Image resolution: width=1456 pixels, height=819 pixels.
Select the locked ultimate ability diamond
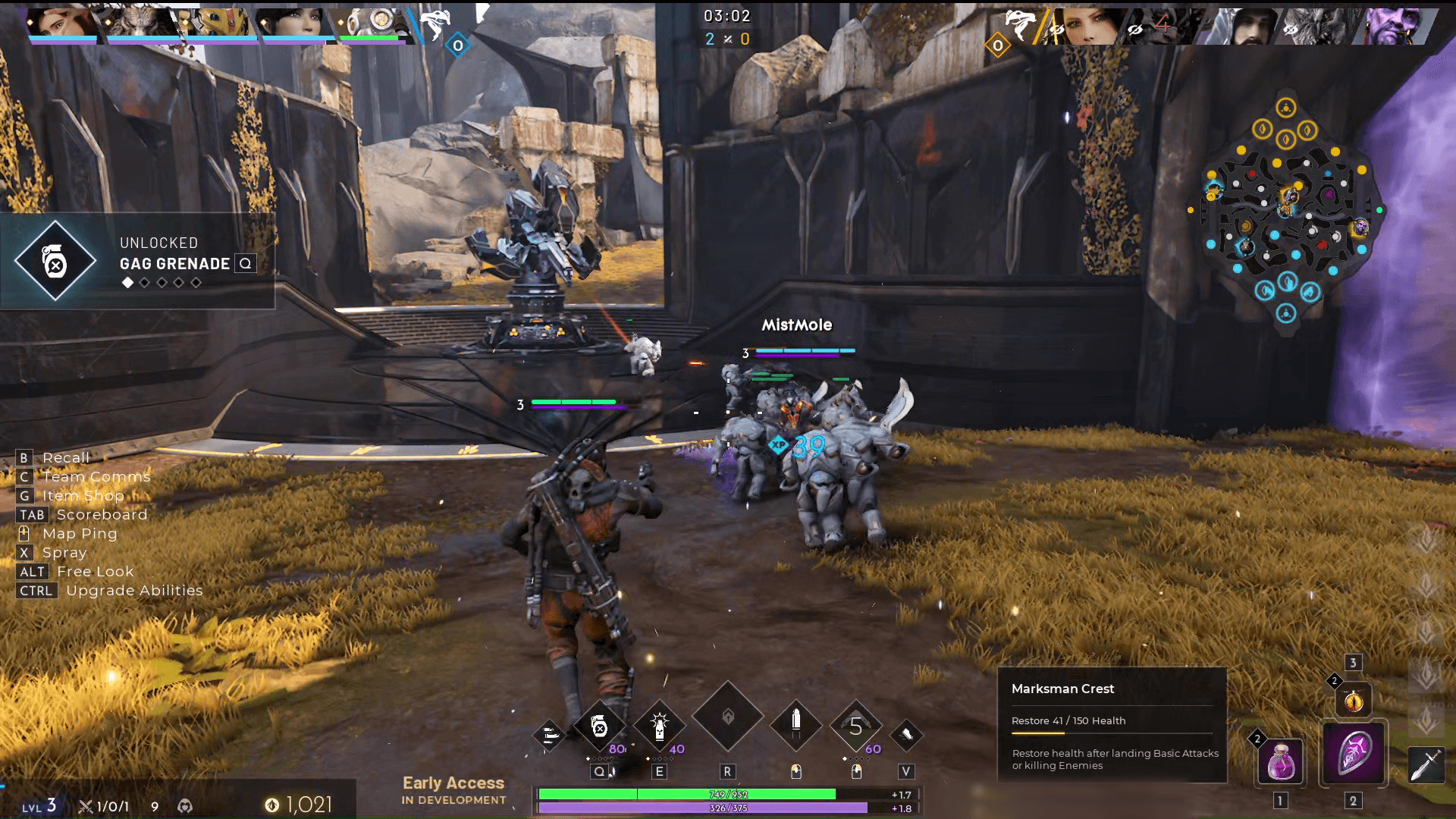[x=727, y=717]
